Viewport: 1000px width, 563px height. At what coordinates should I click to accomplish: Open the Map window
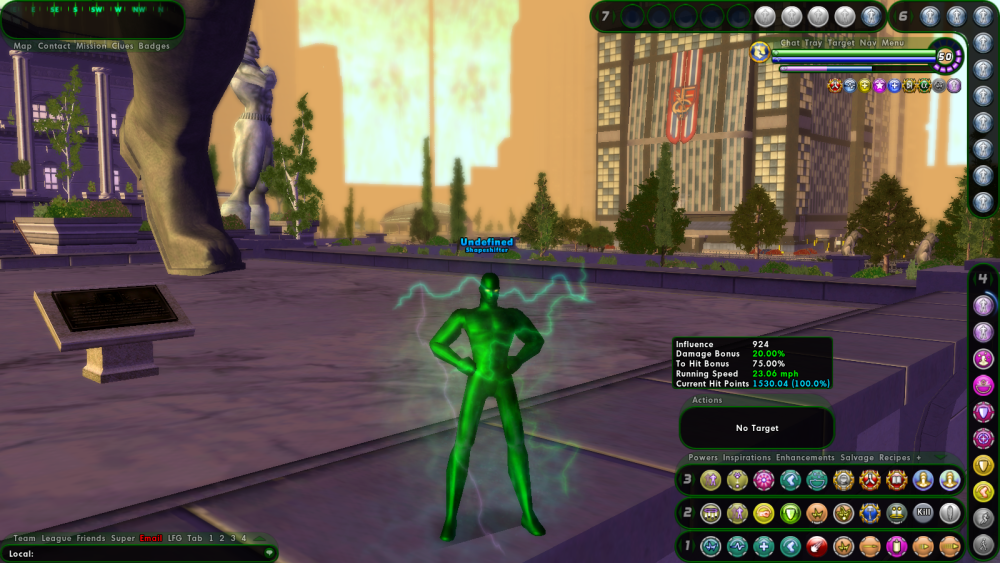(22, 46)
